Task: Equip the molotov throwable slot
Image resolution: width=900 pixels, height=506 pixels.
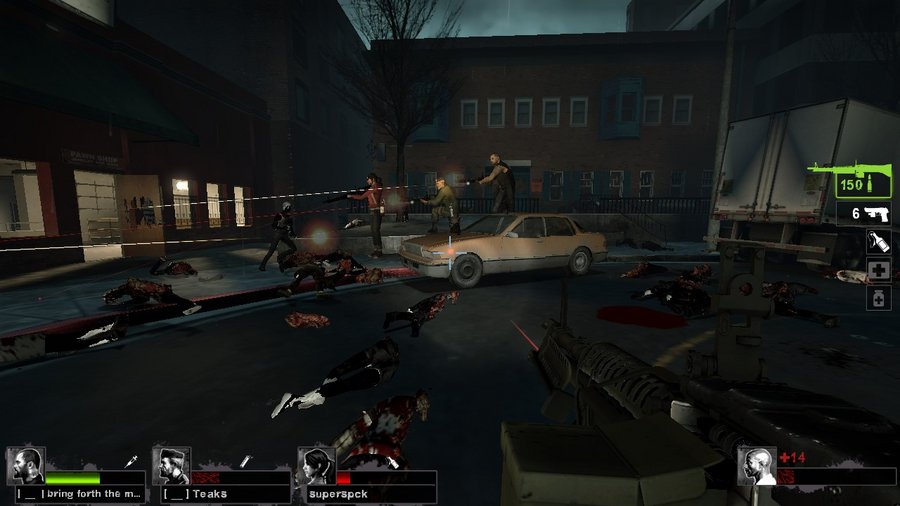Action: click(x=878, y=242)
